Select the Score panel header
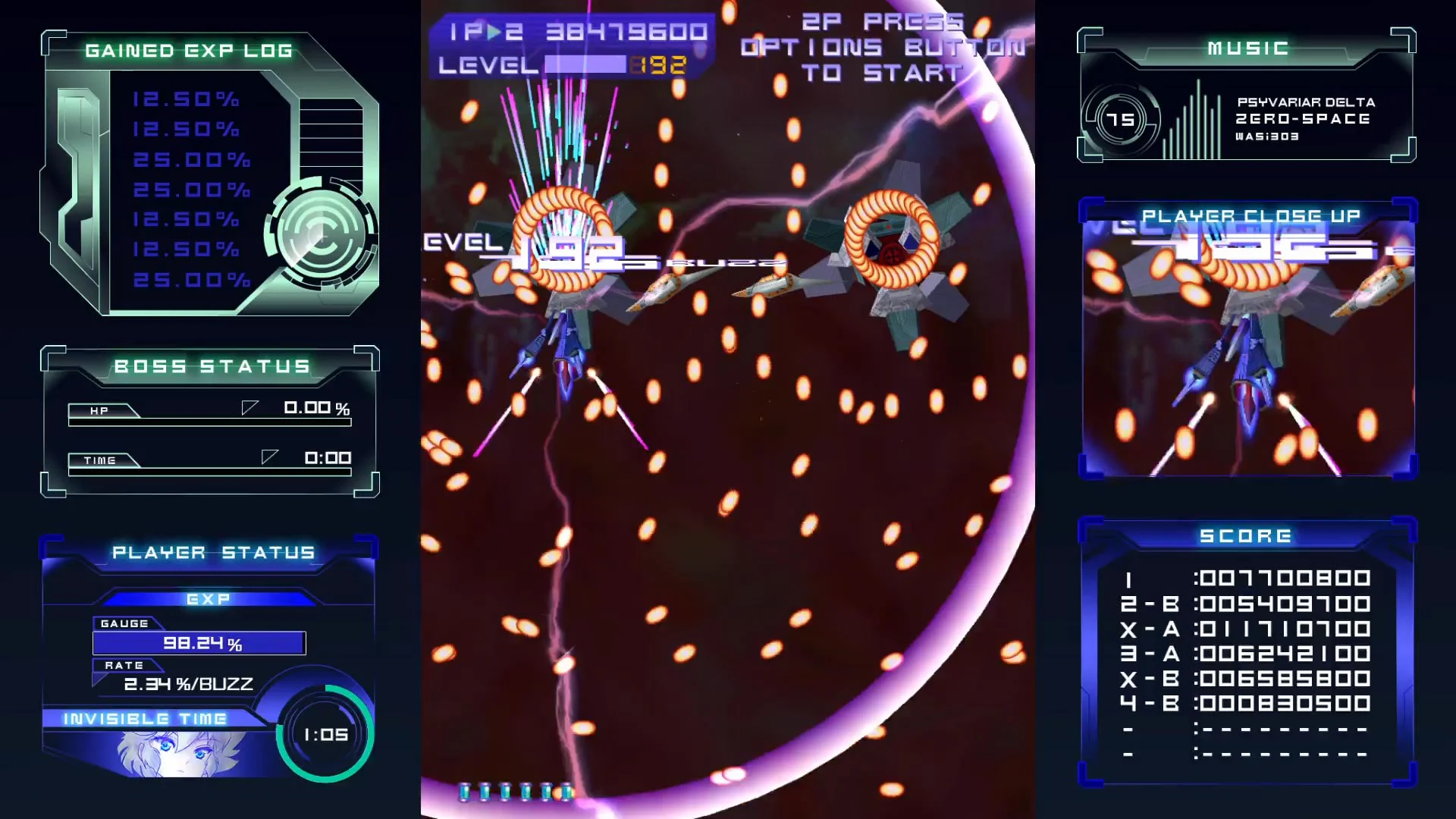 pyautogui.click(x=1246, y=535)
